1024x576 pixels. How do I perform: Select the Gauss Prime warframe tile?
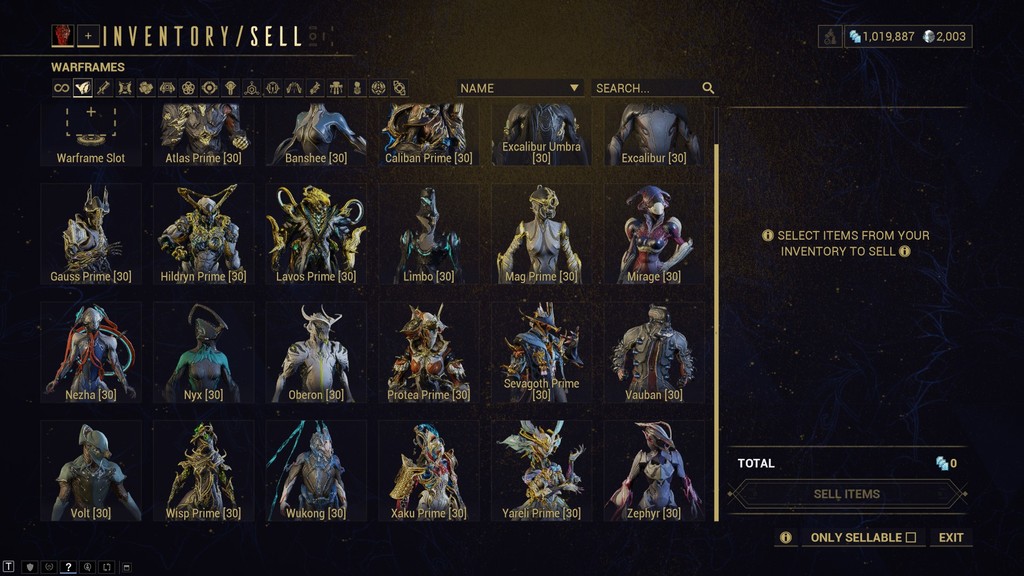point(91,233)
